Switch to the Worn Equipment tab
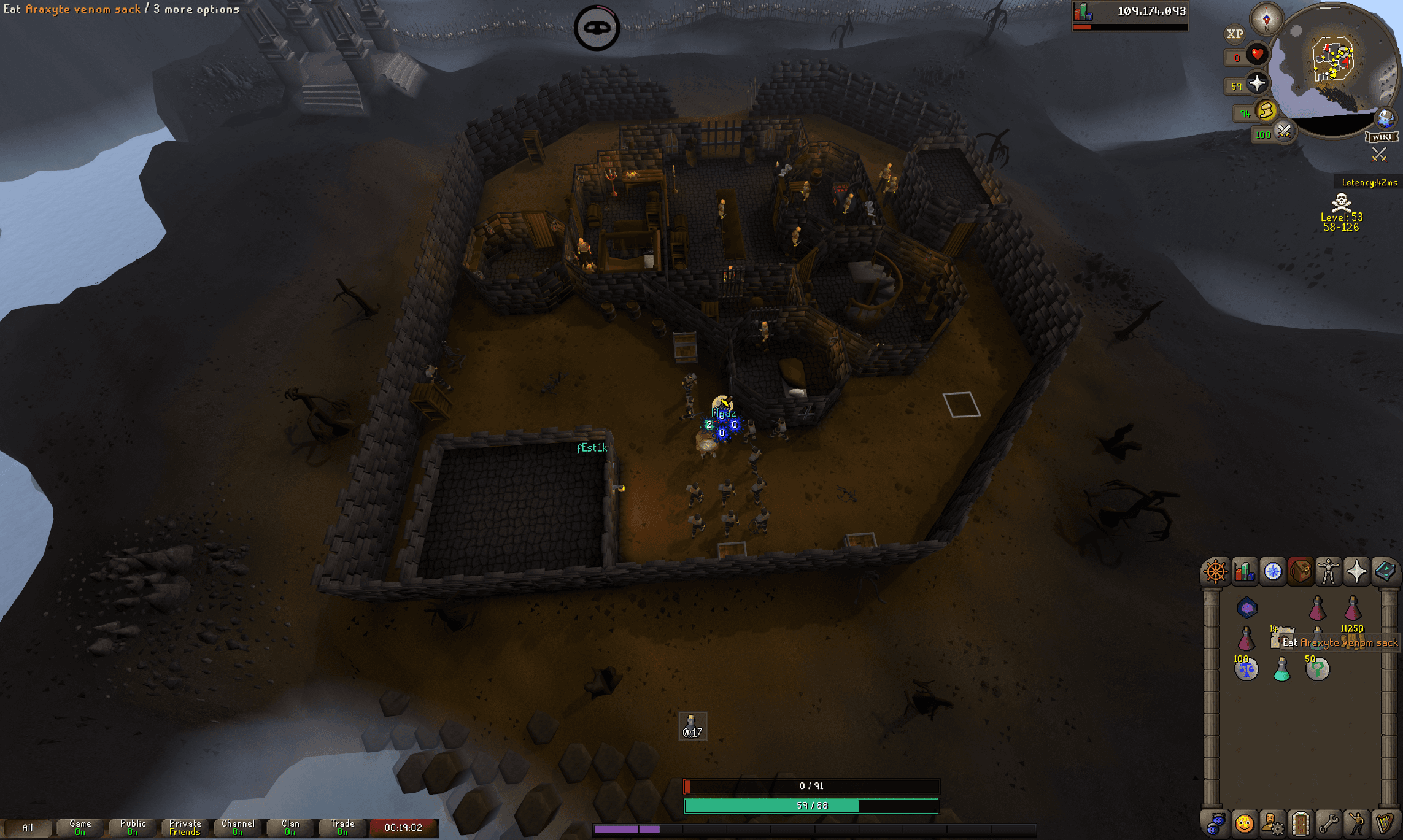Screen dimensions: 1403x840 [1328, 571]
